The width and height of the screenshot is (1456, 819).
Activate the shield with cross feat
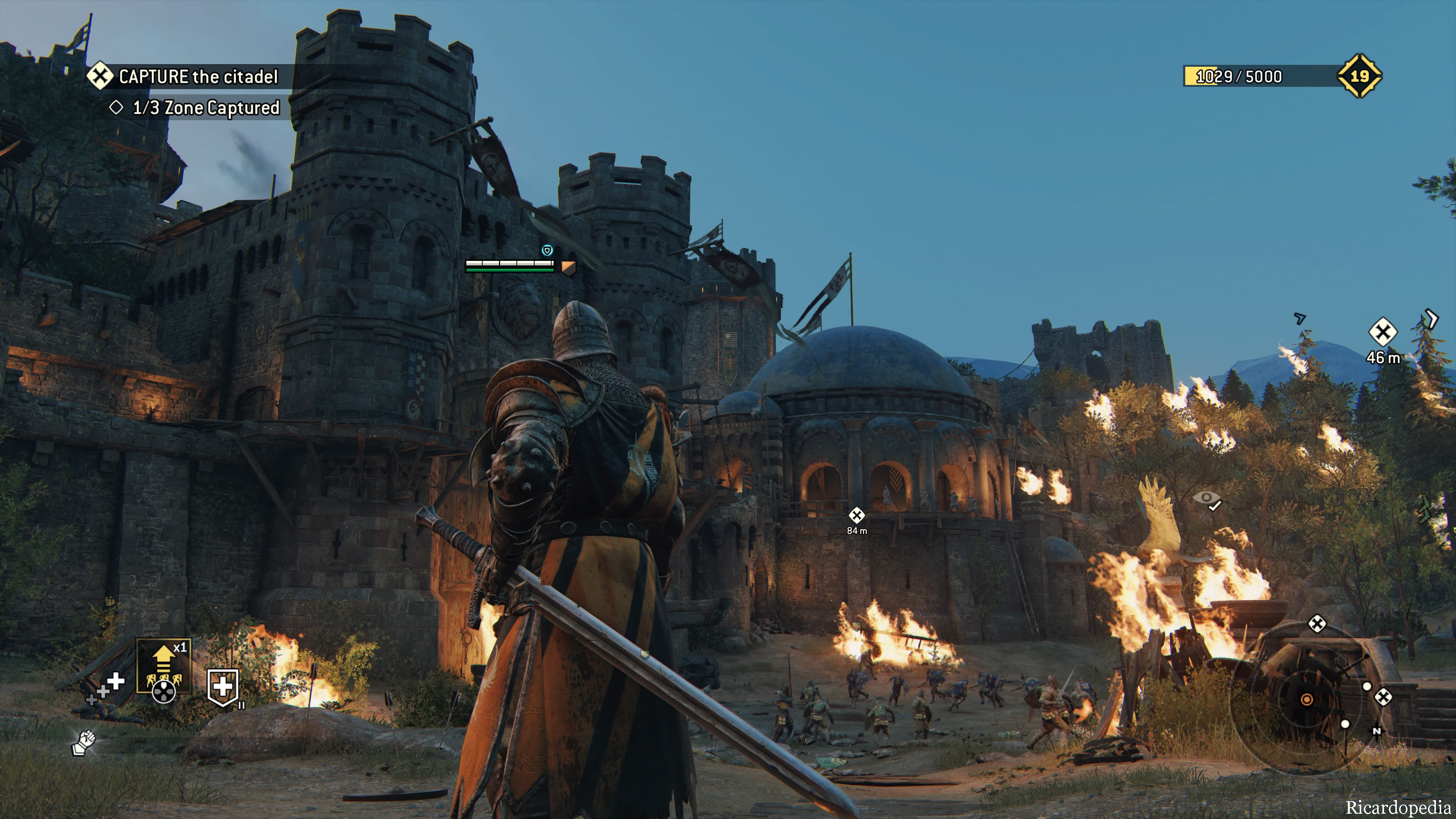[223, 687]
